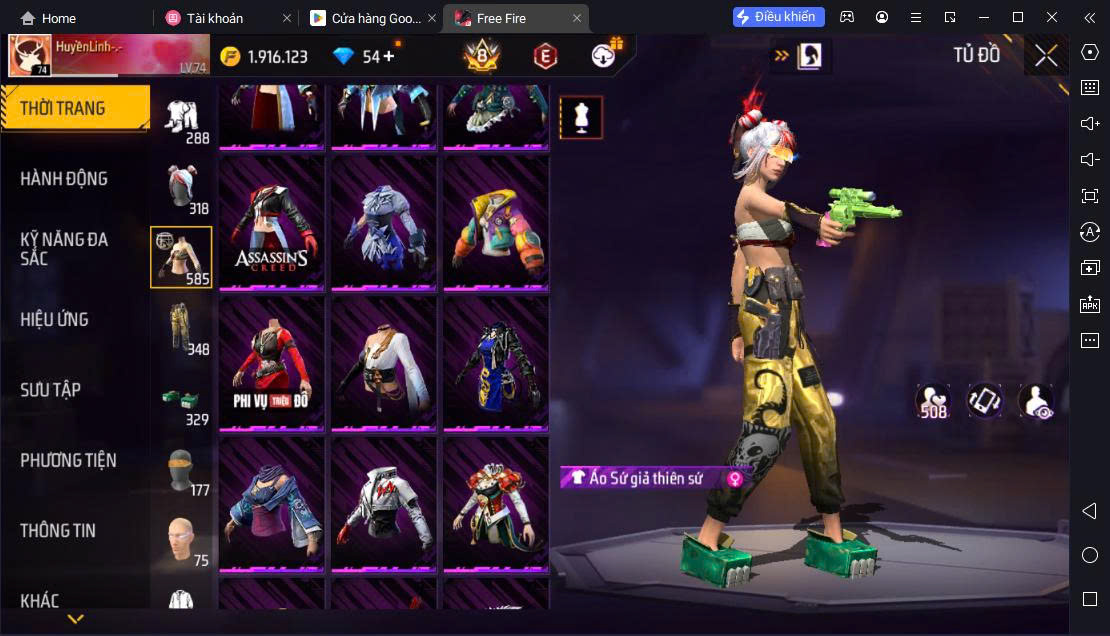This screenshot has height=636, width=1110.
Task: Open the mannequin outfit preset icon
Action: coord(581,118)
